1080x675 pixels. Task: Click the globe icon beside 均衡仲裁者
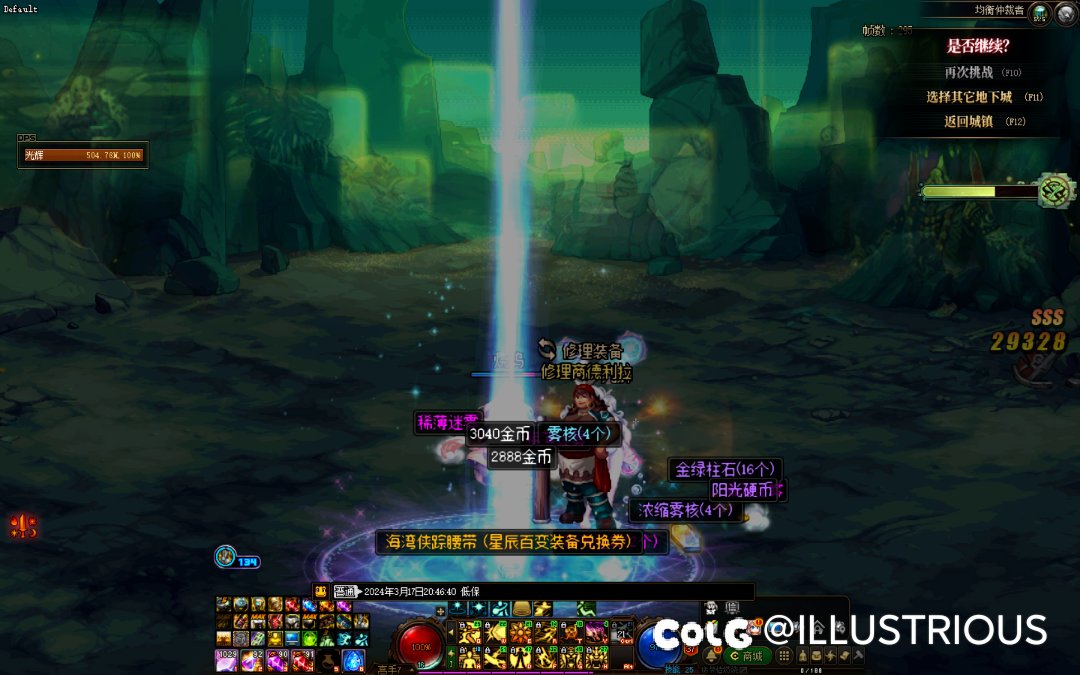point(1040,12)
